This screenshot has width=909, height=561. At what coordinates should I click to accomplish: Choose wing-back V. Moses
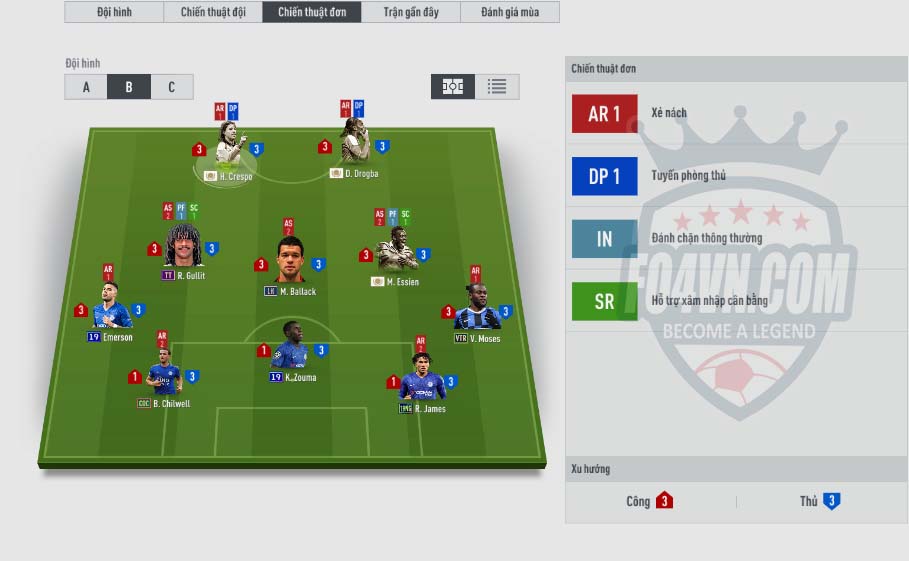[477, 309]
